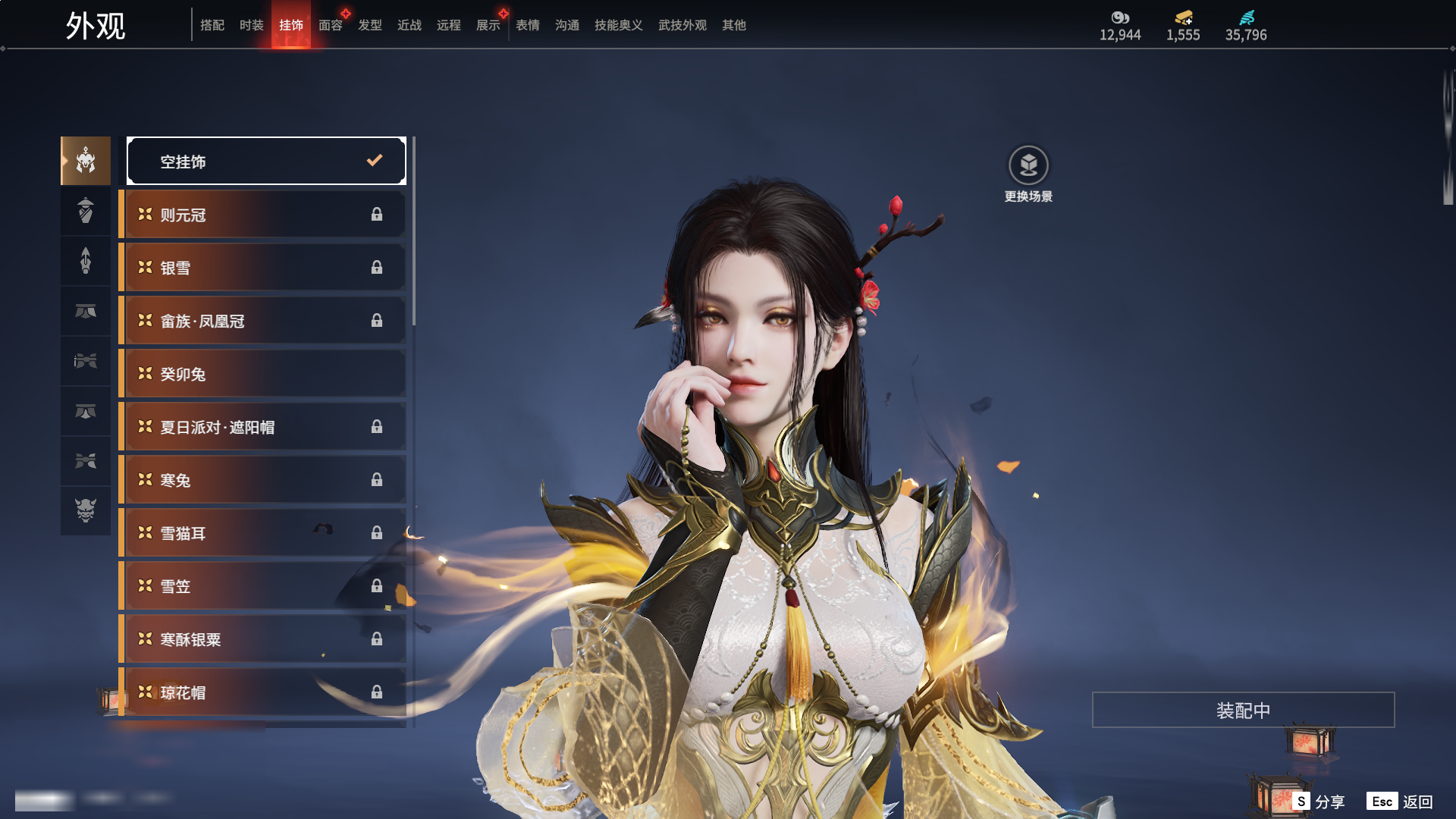This screenshot has width=1456, height=819.
Task: Click the 分享 share button
Action: (x=1319, y=802)
